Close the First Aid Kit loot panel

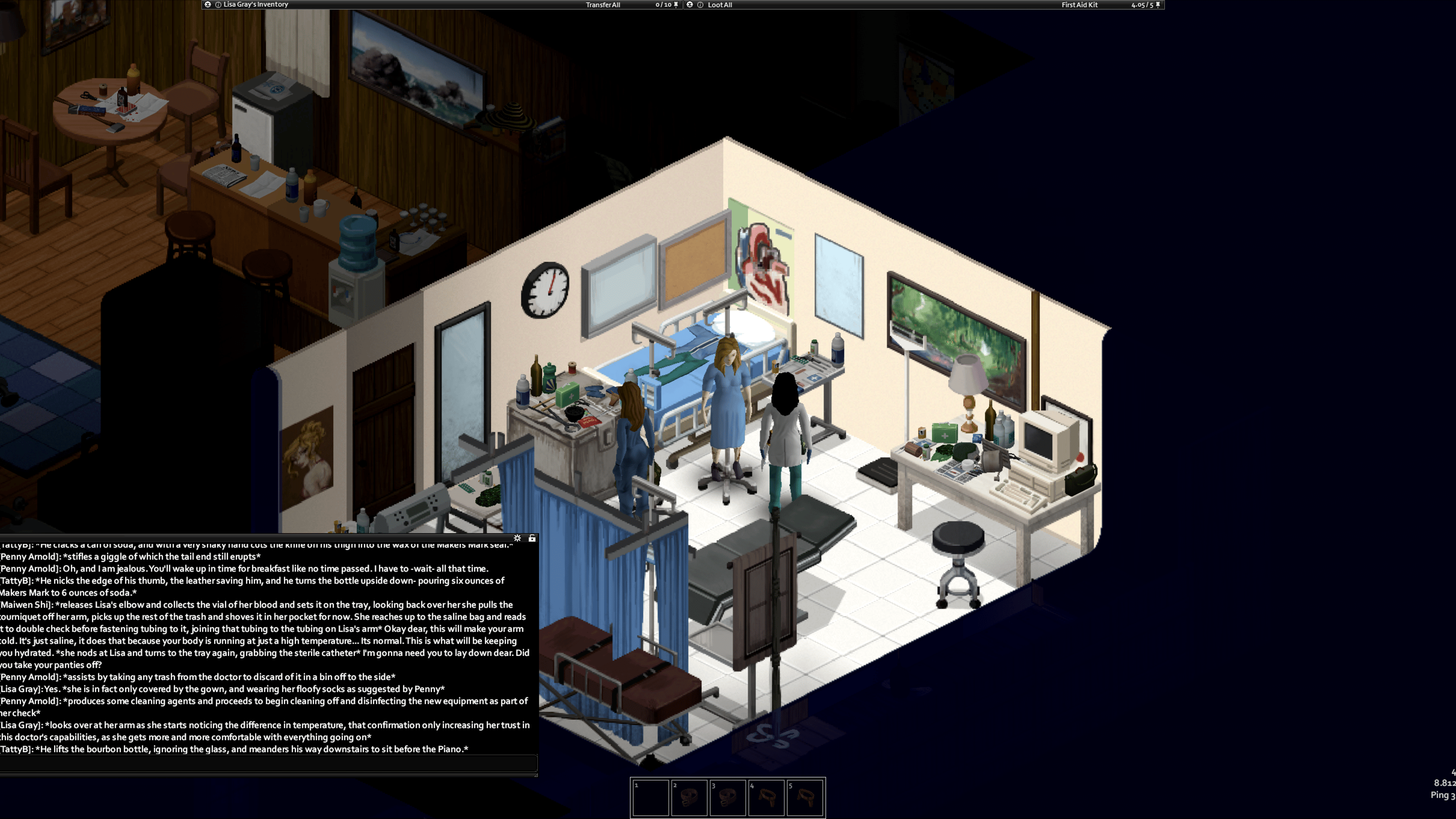pyautogui.click(x=690, y=5)
